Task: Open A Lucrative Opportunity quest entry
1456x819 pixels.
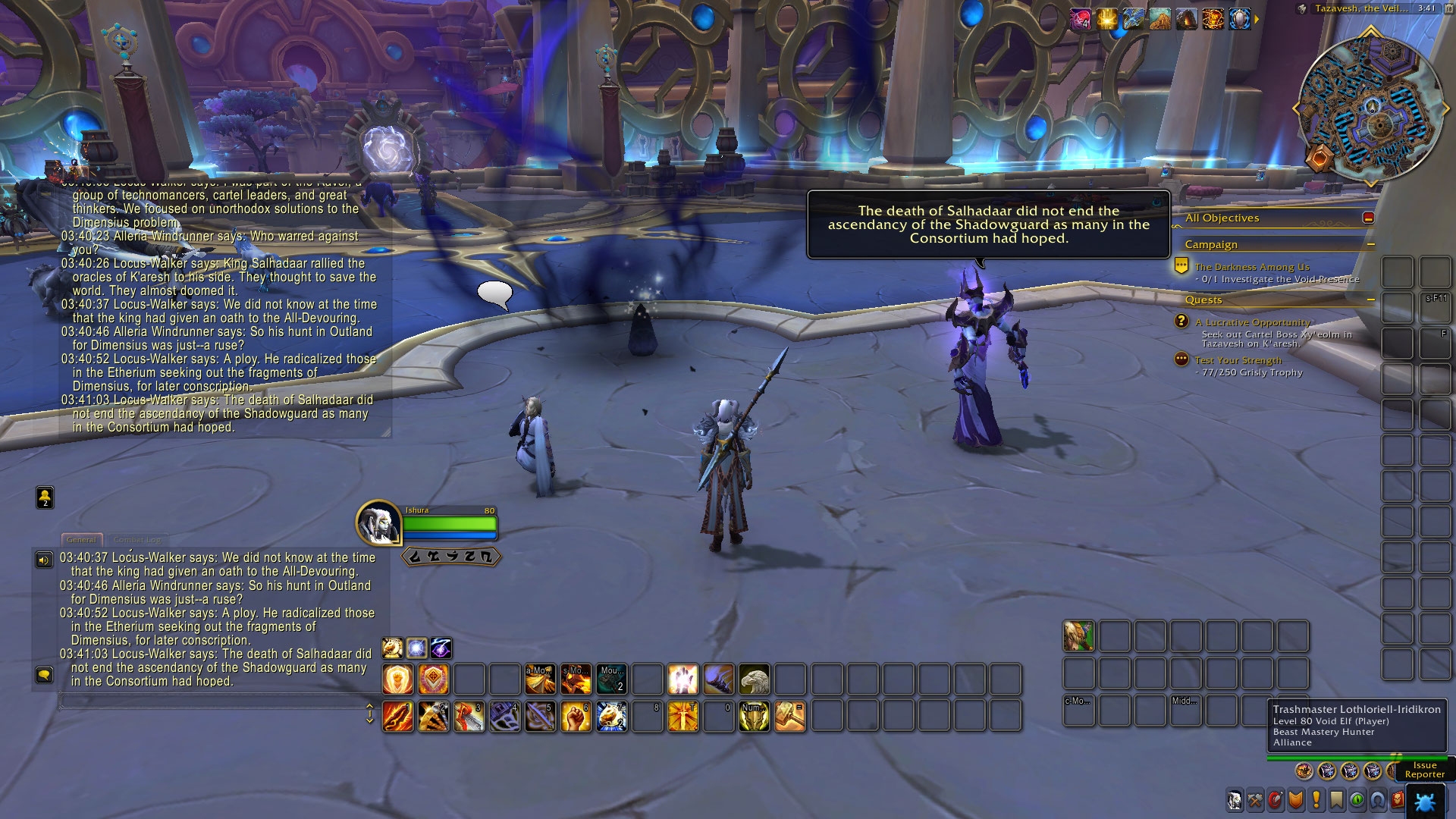Action: (x=1252, y=322)
